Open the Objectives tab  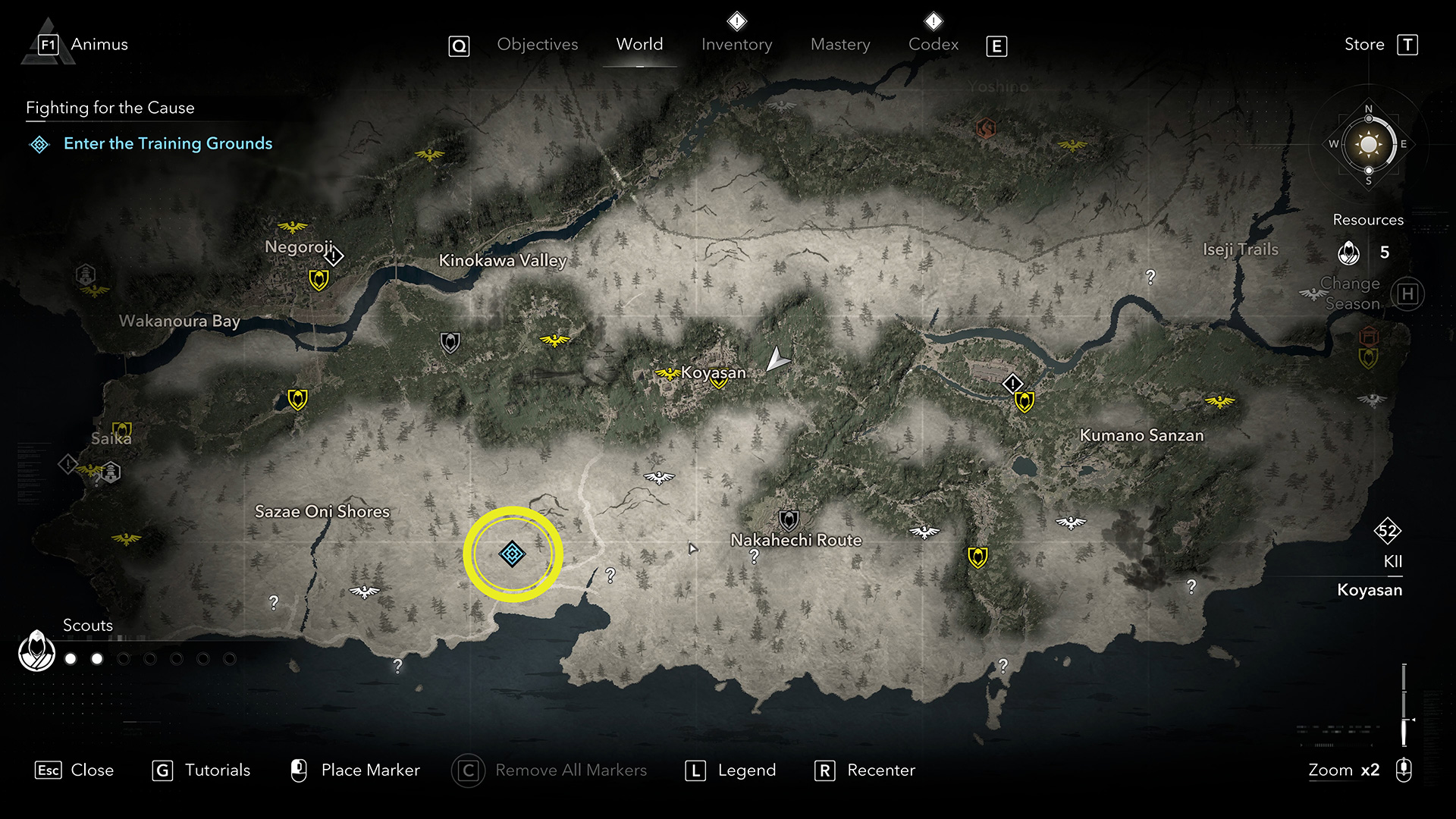click(537, 45)
